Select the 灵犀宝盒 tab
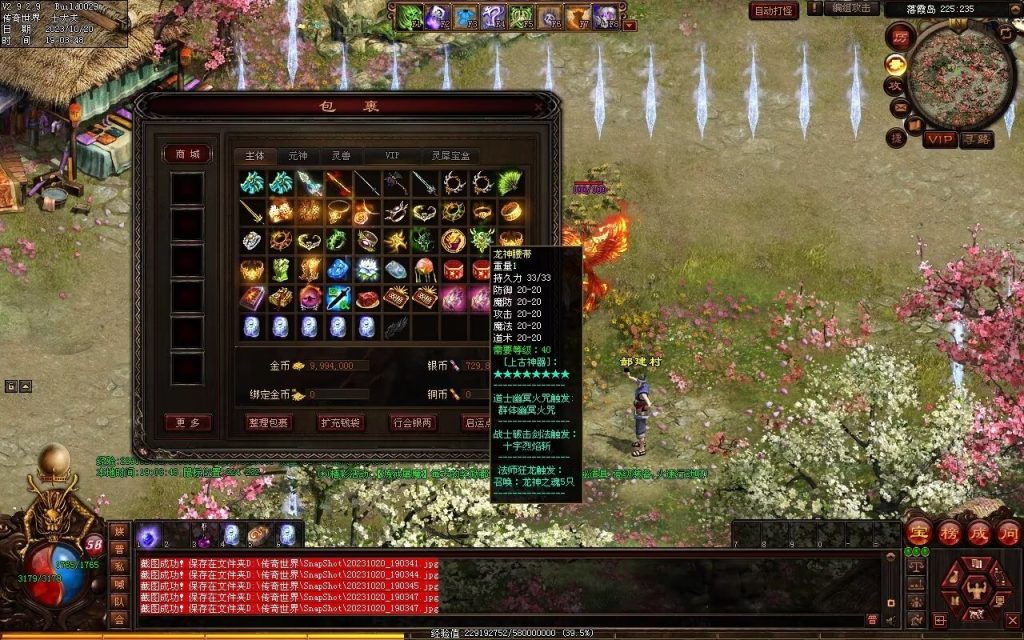The width and height of the screenshot is (1024, 640). click(450, 156)
